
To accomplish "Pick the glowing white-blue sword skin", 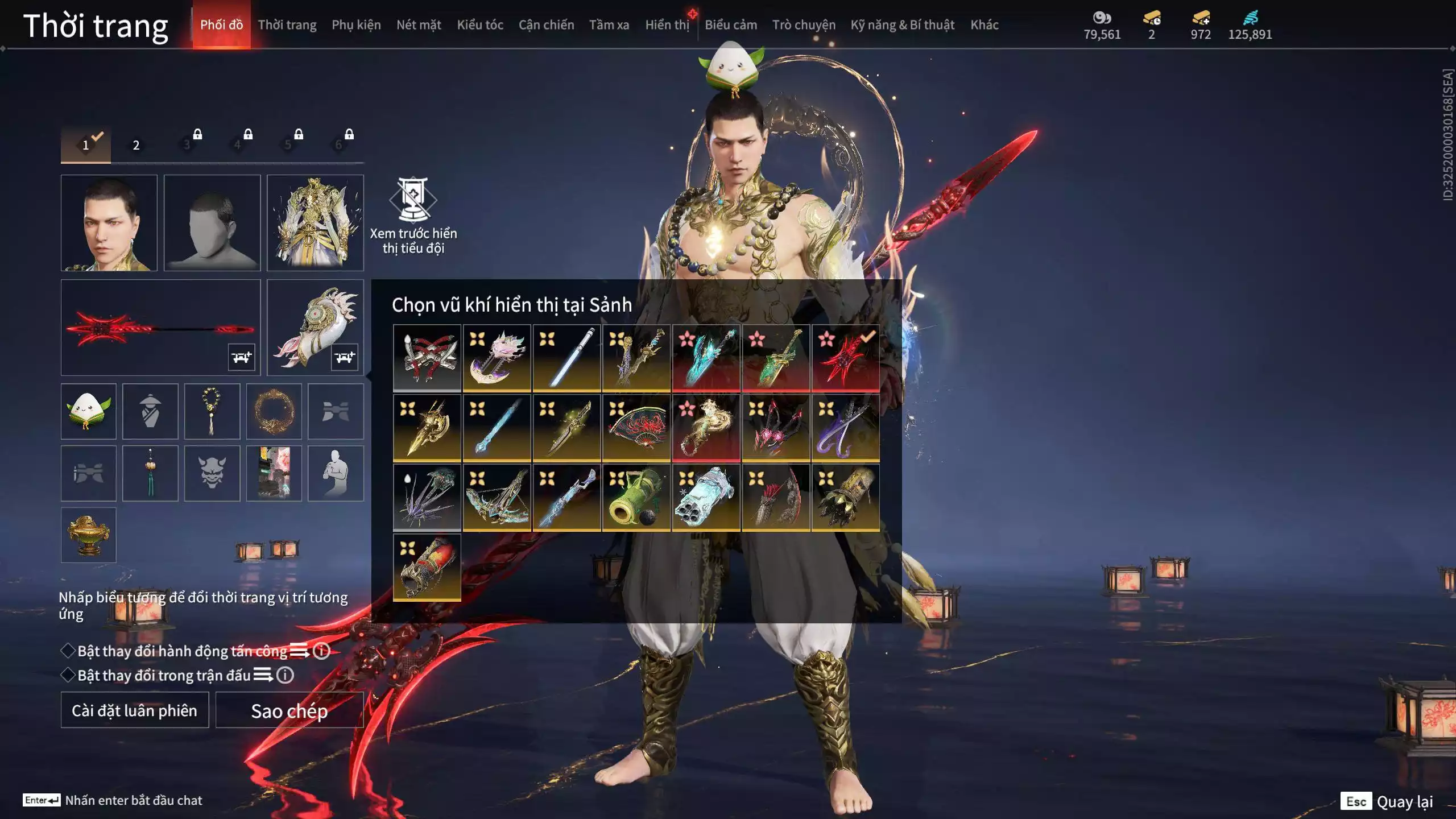I will click(566, 358).
